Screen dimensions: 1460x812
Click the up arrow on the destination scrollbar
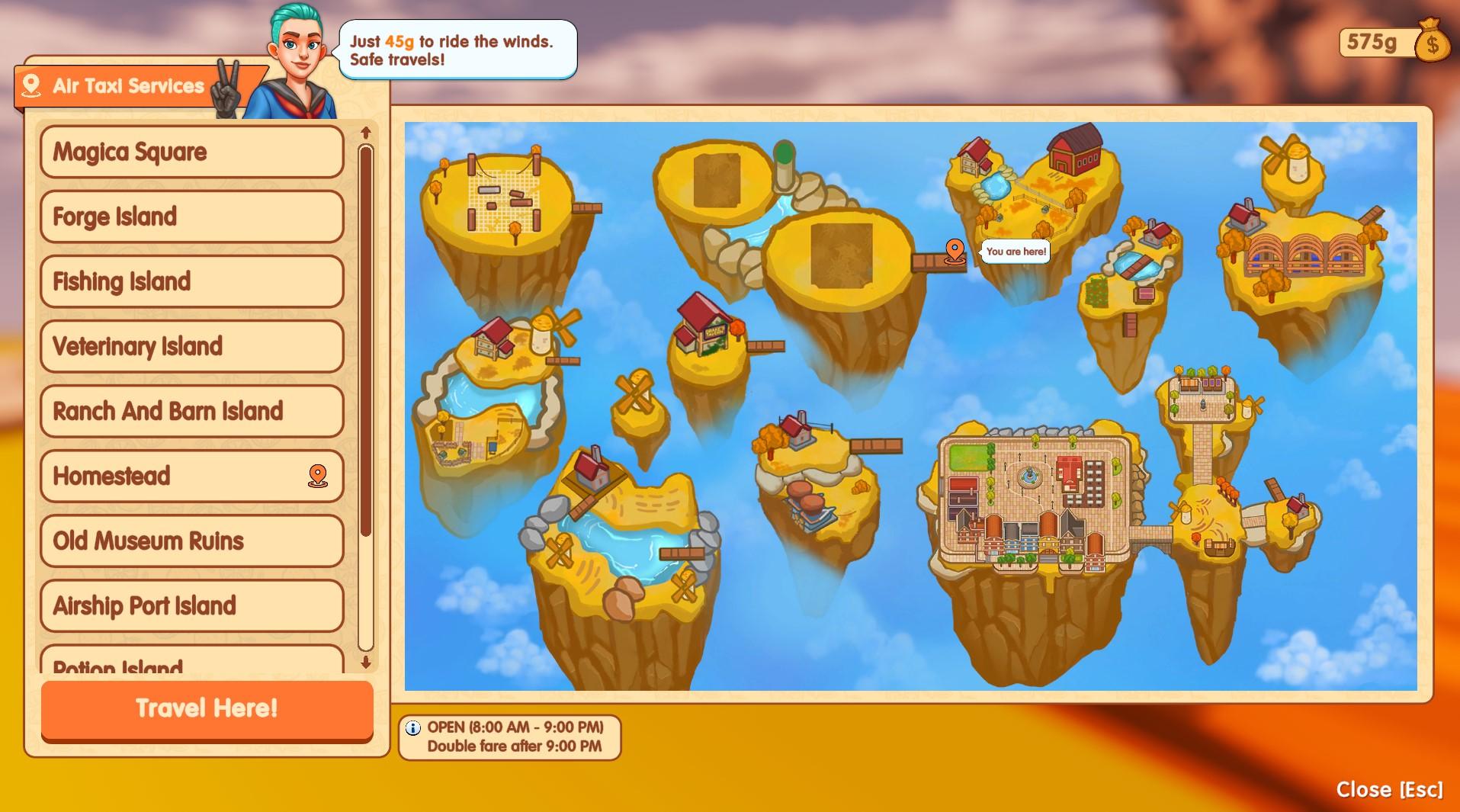(365, 132)
